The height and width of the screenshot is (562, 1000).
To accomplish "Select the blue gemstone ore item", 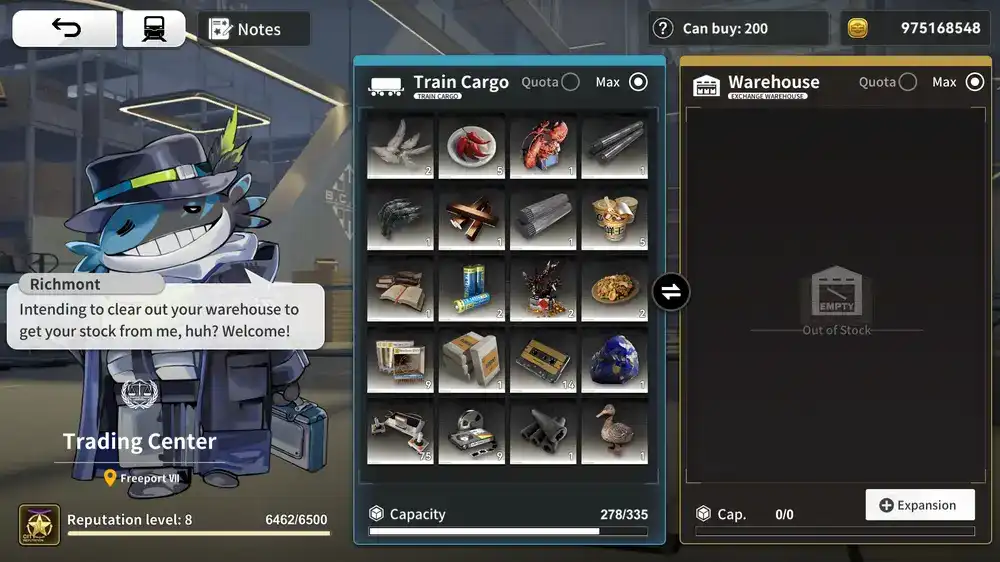I will click(x=615, y=362).
